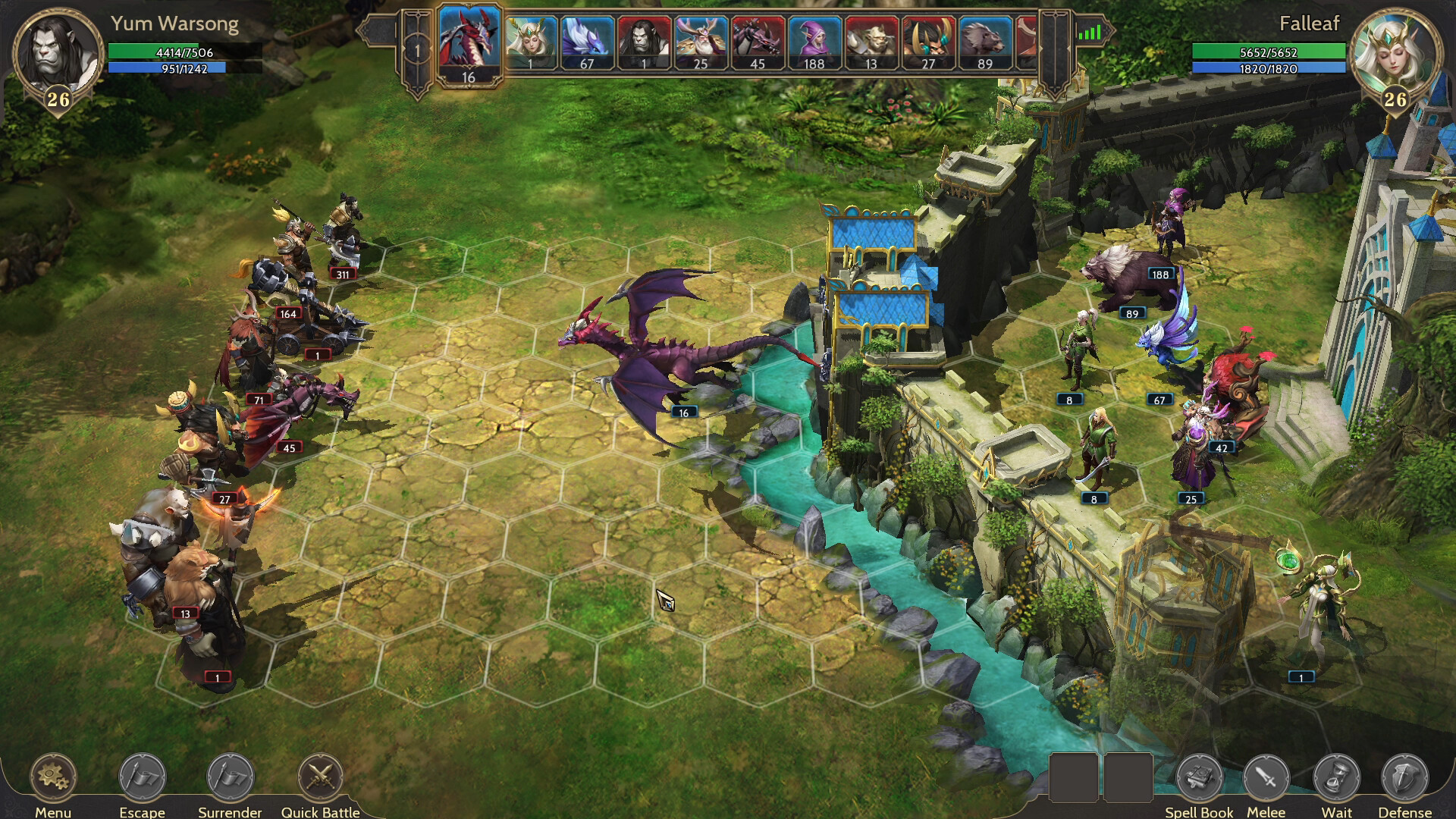The image size is (1456, 819).
Task: Select the blue fairy dragon turn portrait
Action: pos(587,42)
